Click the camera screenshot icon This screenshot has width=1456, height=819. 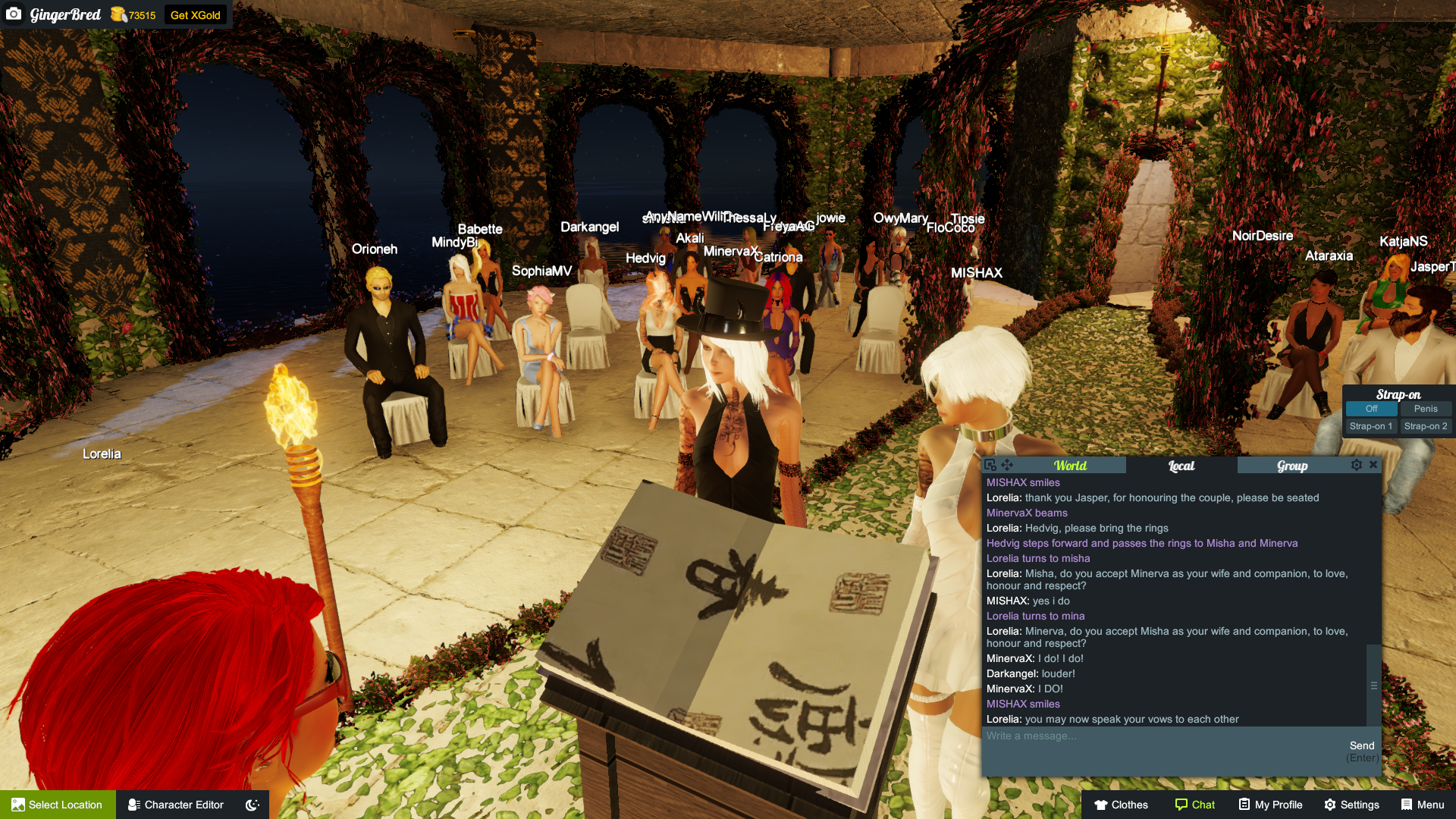(14, 14)
